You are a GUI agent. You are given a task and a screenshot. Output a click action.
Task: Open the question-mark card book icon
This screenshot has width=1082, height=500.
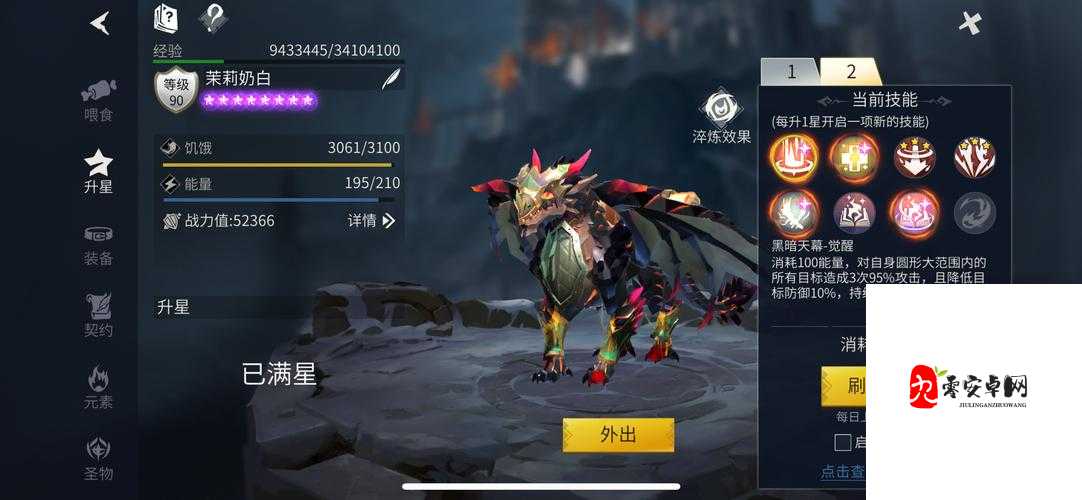click(165, 18)
